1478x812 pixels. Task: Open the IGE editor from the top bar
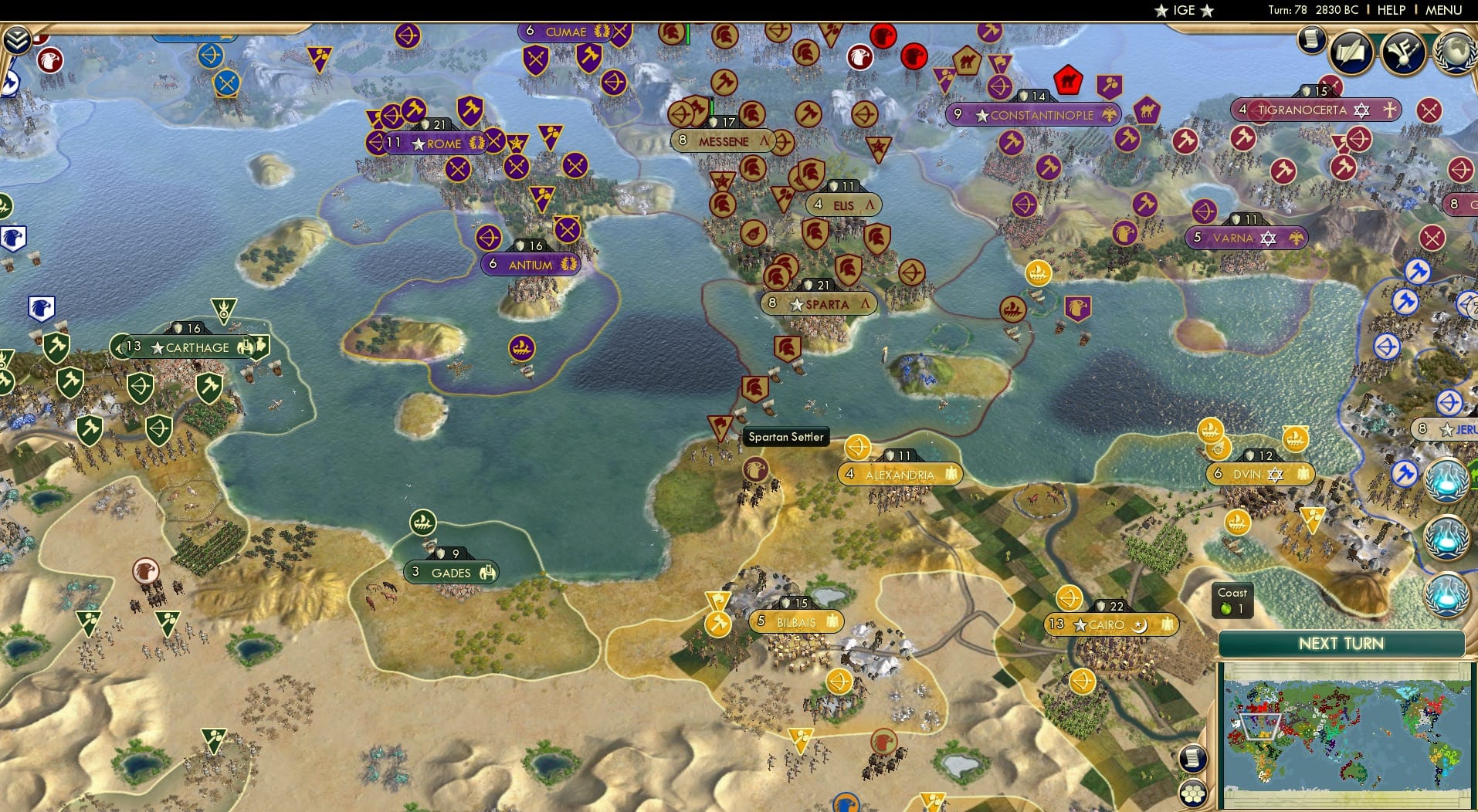pyautogui.click(x=1186, y=10)
